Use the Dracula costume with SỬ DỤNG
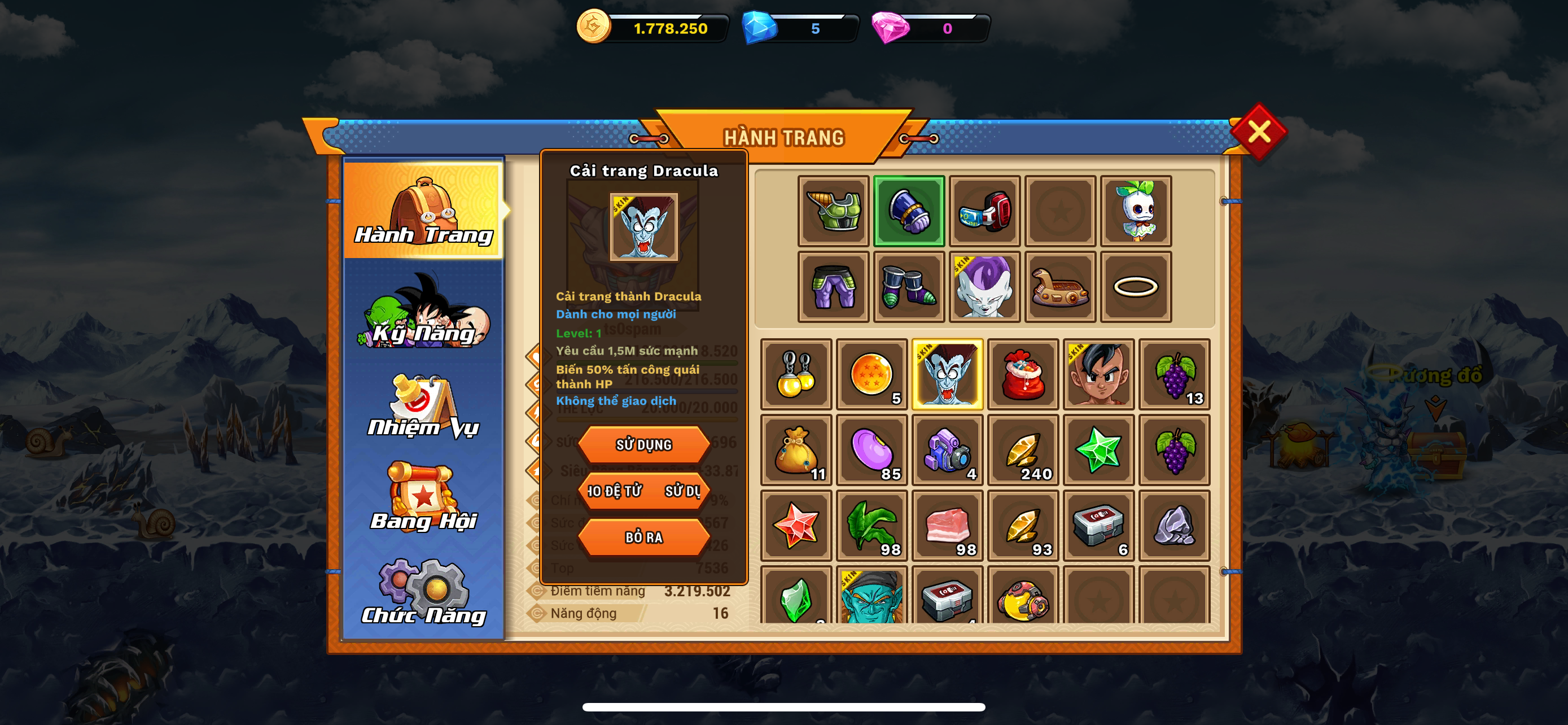 [x=643, y=444]
